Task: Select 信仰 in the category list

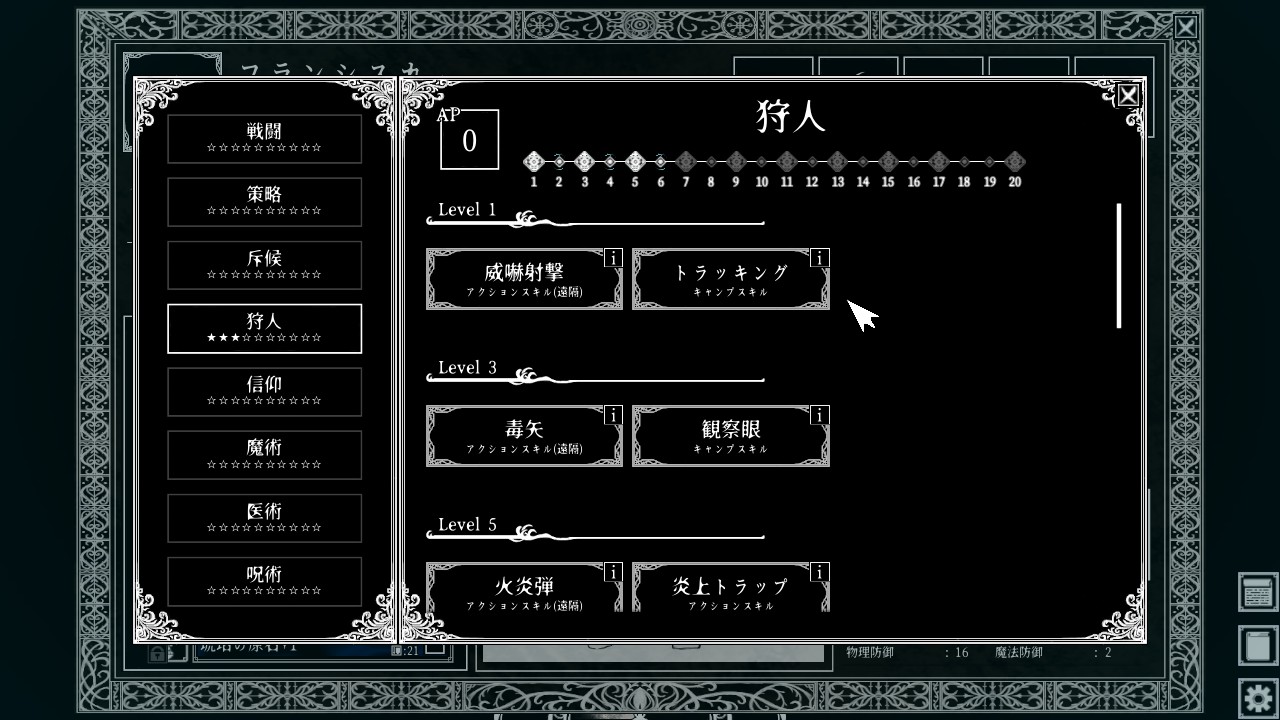Action: point(264,392)
